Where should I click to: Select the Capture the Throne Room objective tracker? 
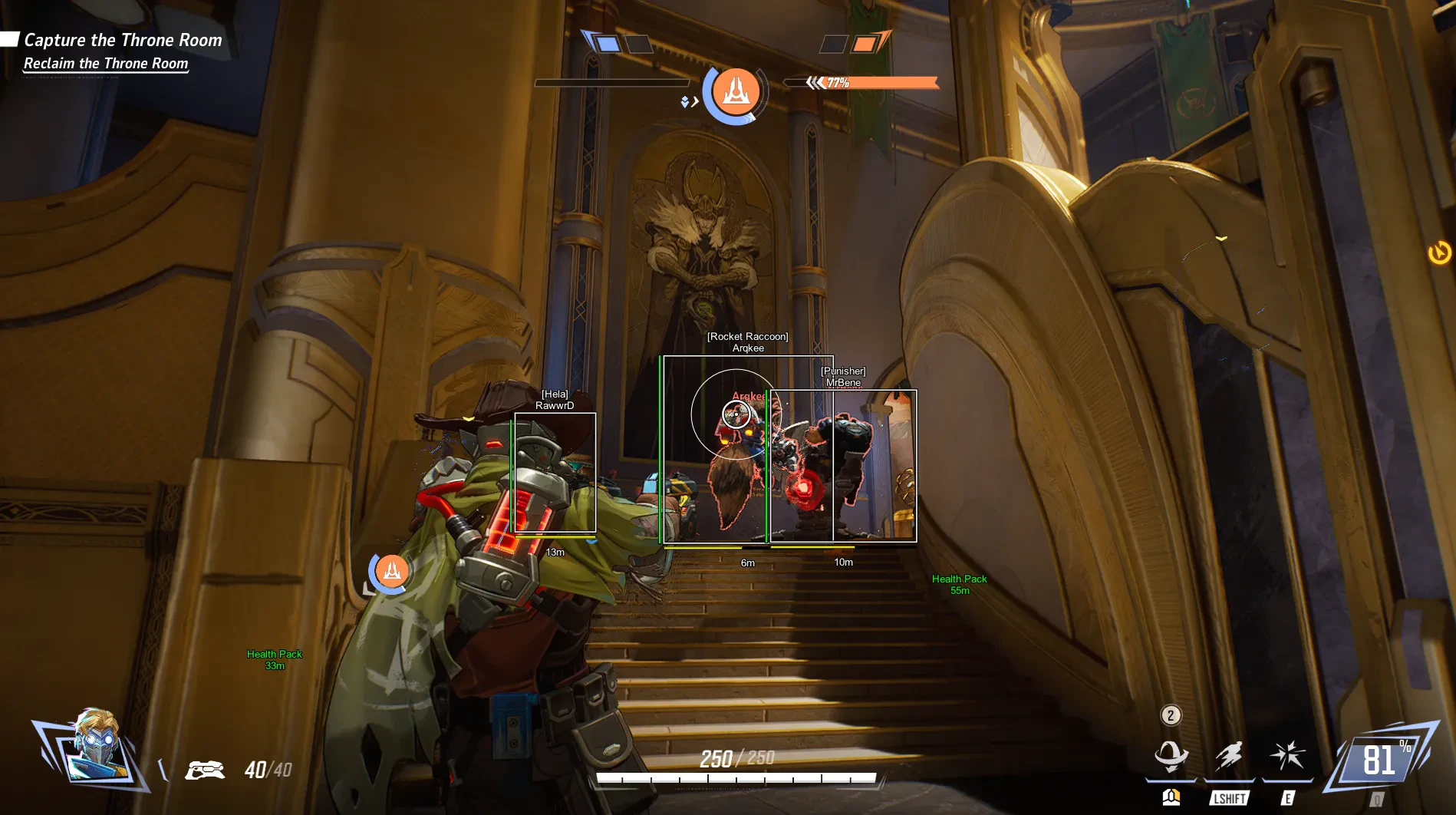122,41
